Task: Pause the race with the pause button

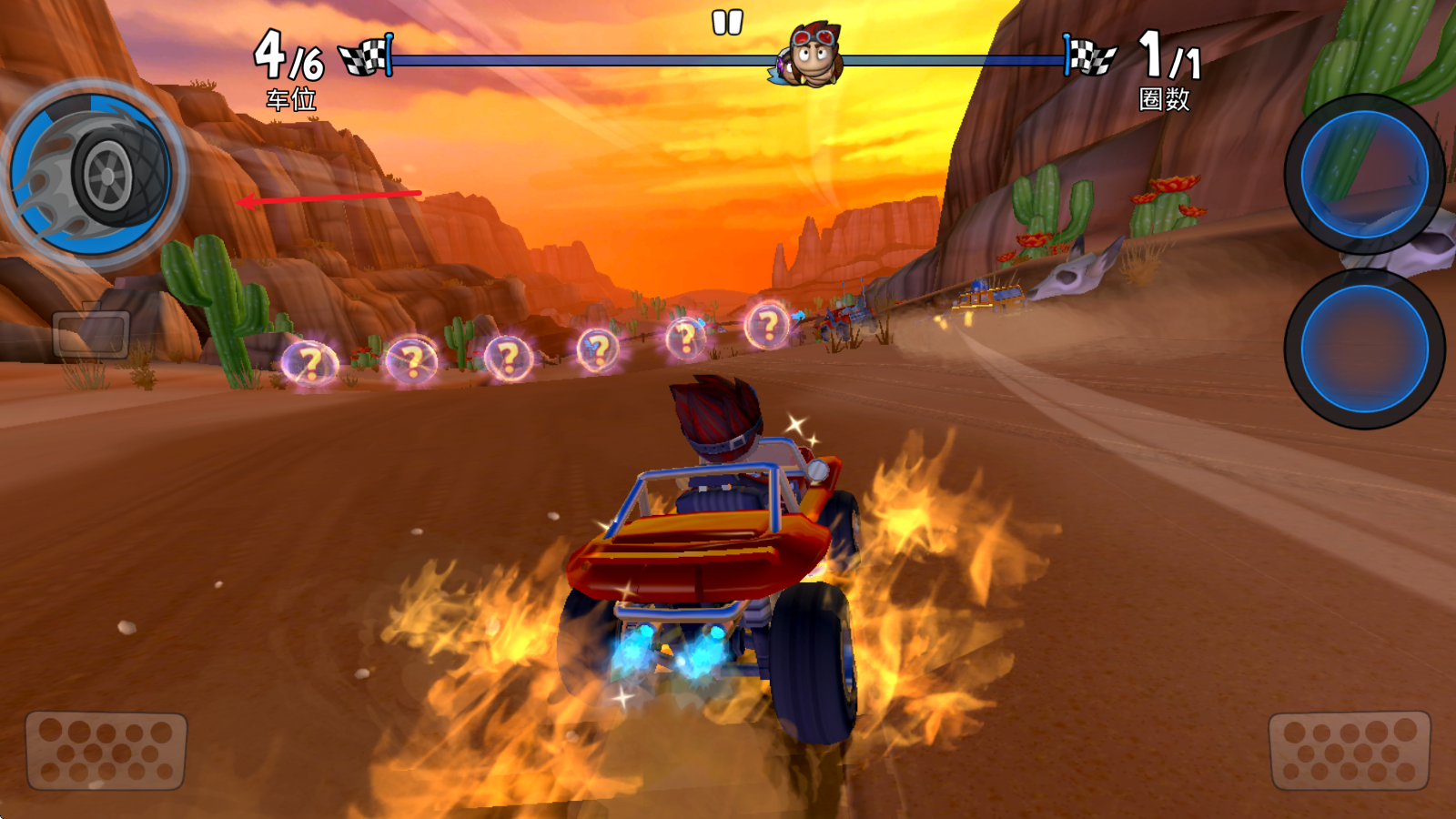Action: pyautogui.click(x=727, y=23)
